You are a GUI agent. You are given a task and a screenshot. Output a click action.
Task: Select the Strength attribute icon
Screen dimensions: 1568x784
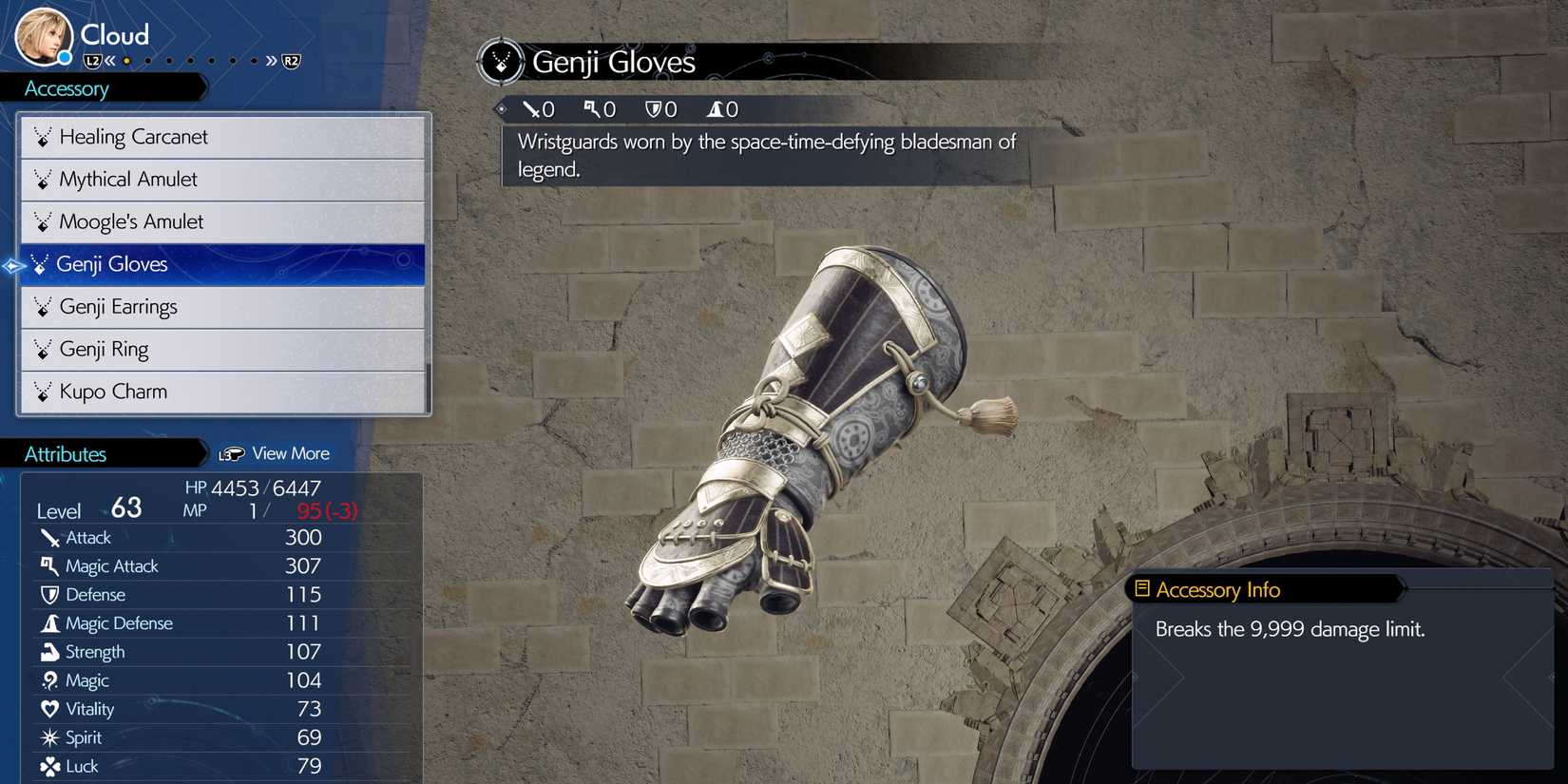49,652
